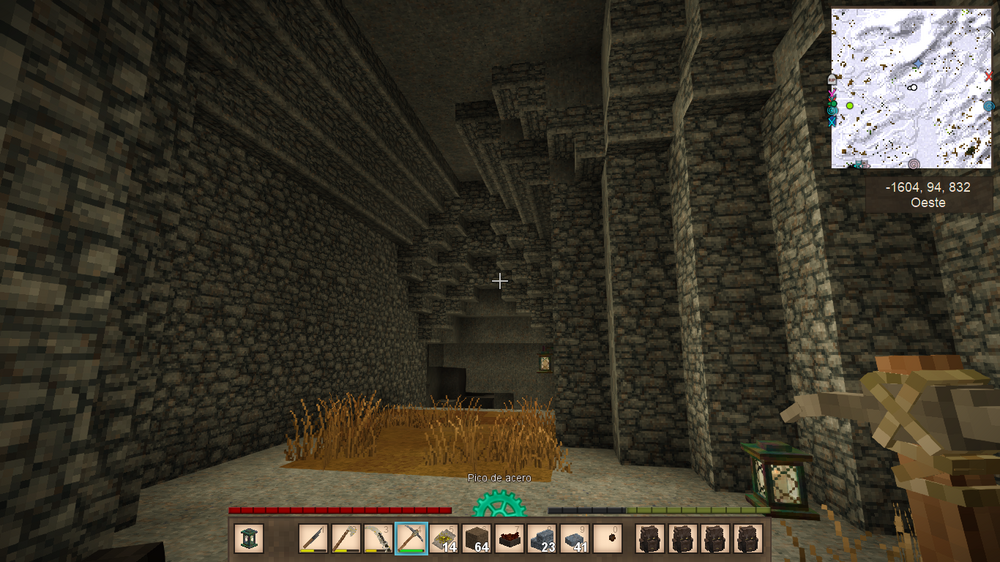Select the curved scythe hotbar slot
This screenshot has width=1000, height=562.
[x=378, y=538]
